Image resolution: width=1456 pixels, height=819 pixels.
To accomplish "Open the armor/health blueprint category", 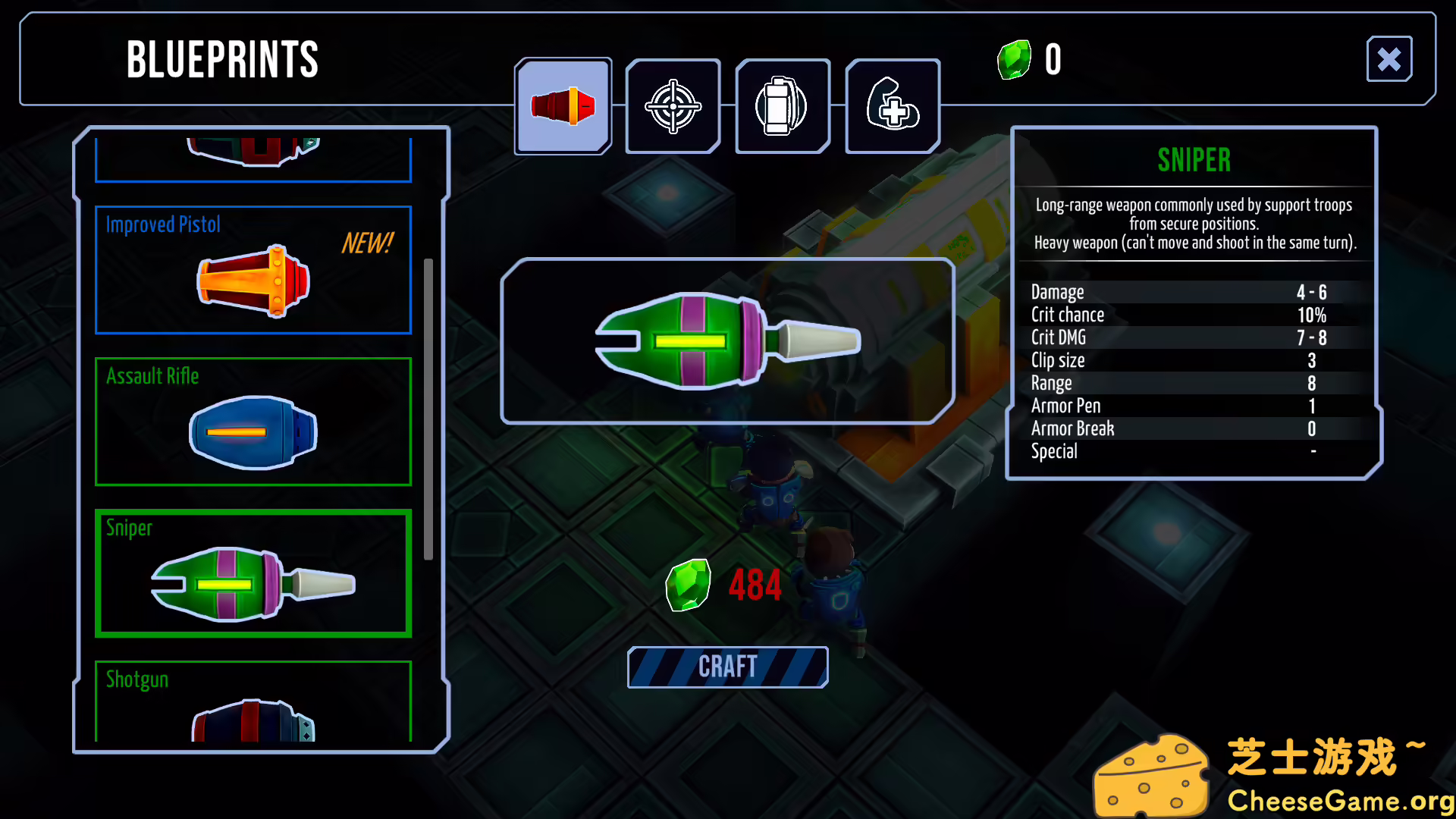I will [893, 106].
